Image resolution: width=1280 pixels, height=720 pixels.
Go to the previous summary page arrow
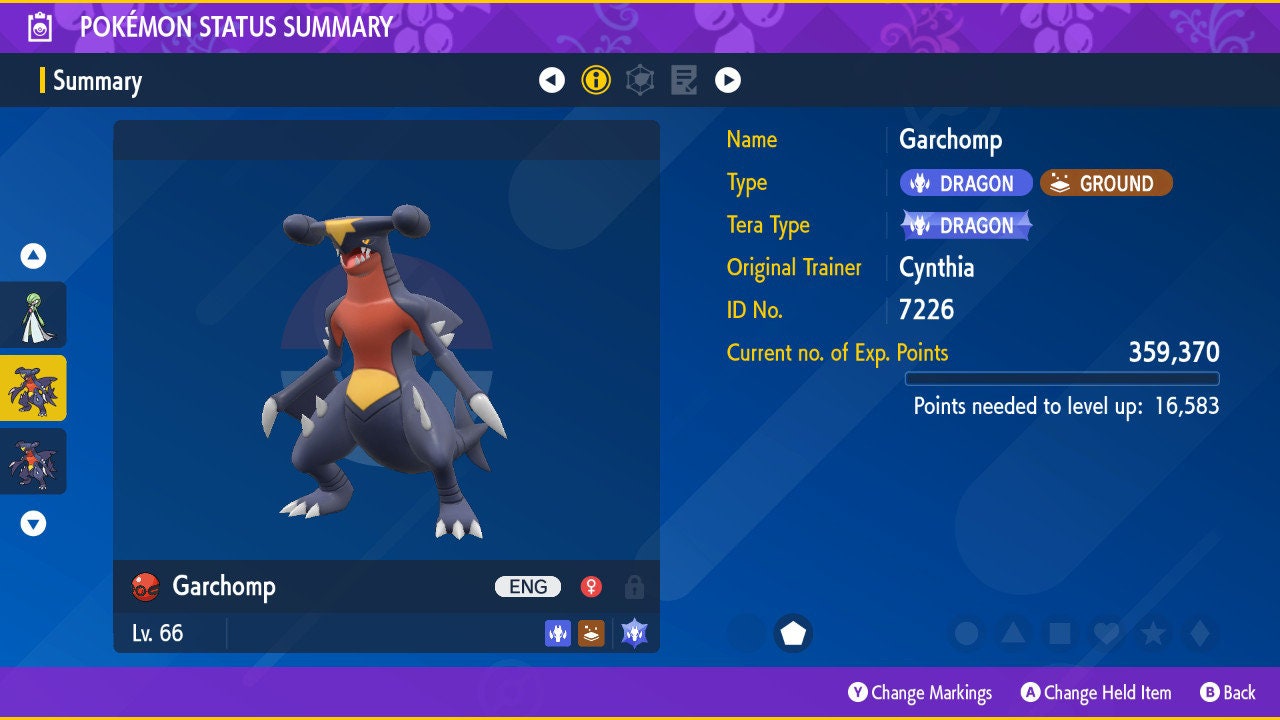click(x=552, y=80)
